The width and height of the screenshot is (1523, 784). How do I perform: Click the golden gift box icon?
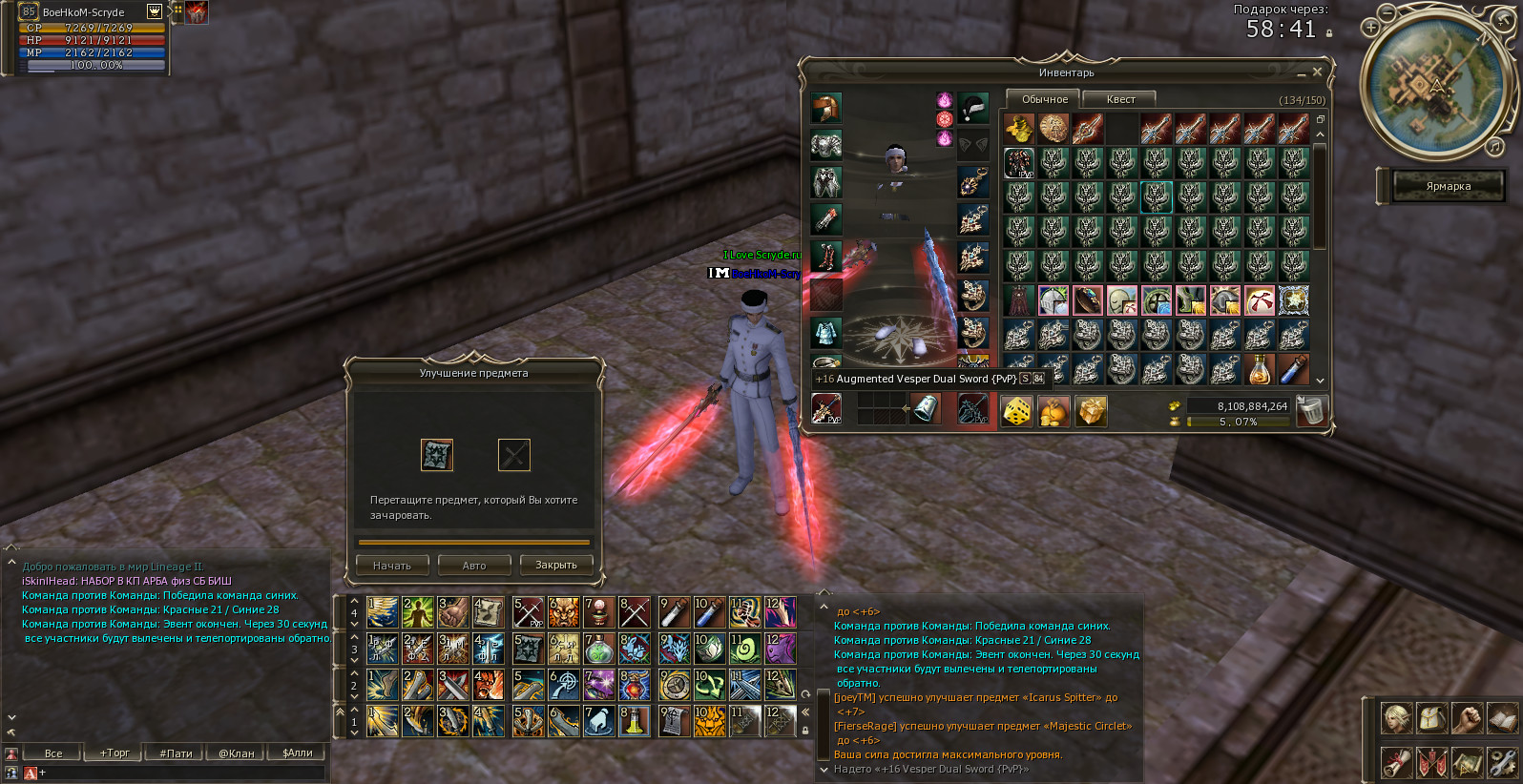[x=1091, y=411]
